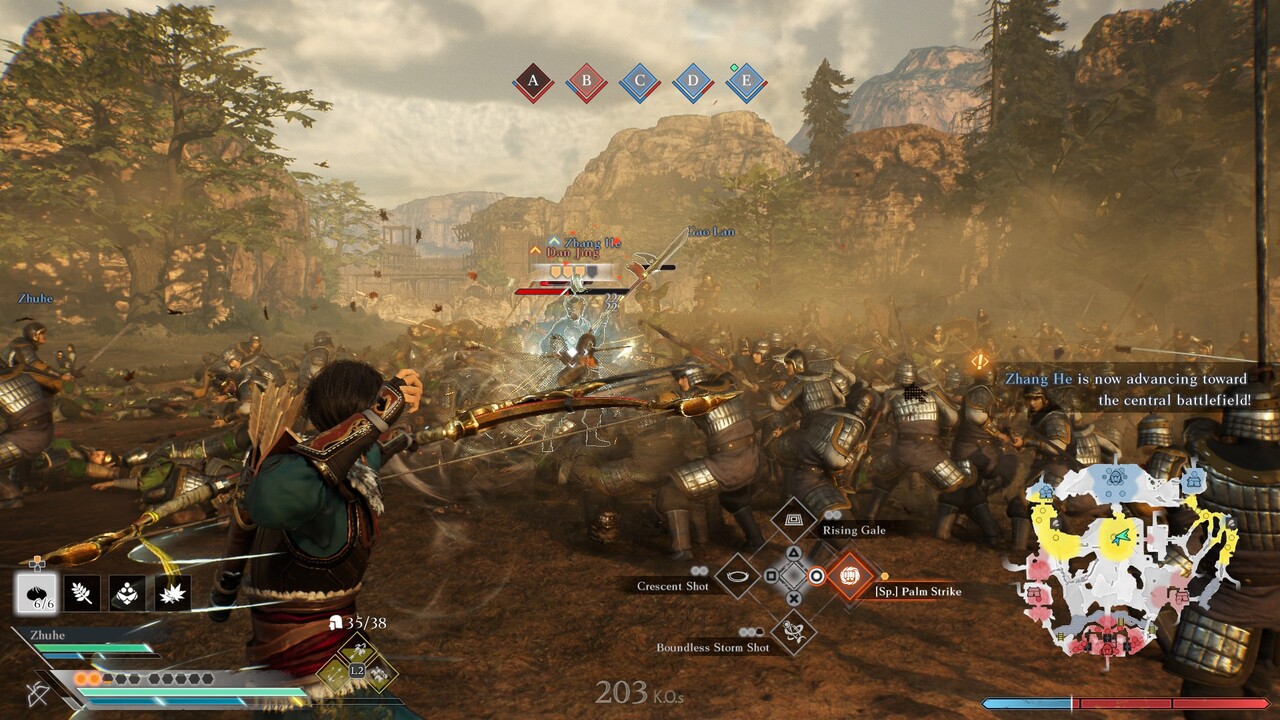Select base marker E

(x=745, y=83)
